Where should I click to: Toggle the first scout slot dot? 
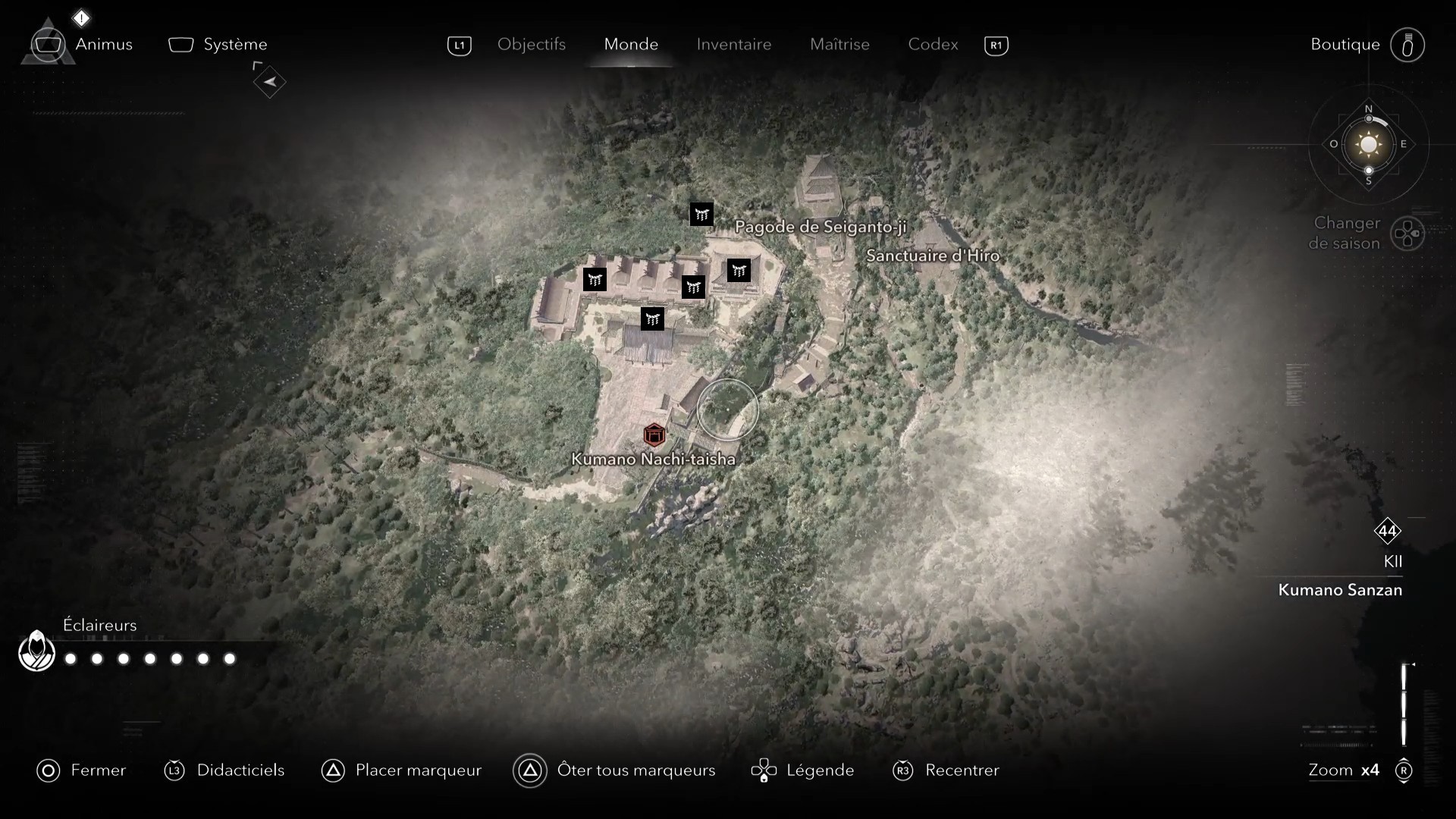pos(70,659)
